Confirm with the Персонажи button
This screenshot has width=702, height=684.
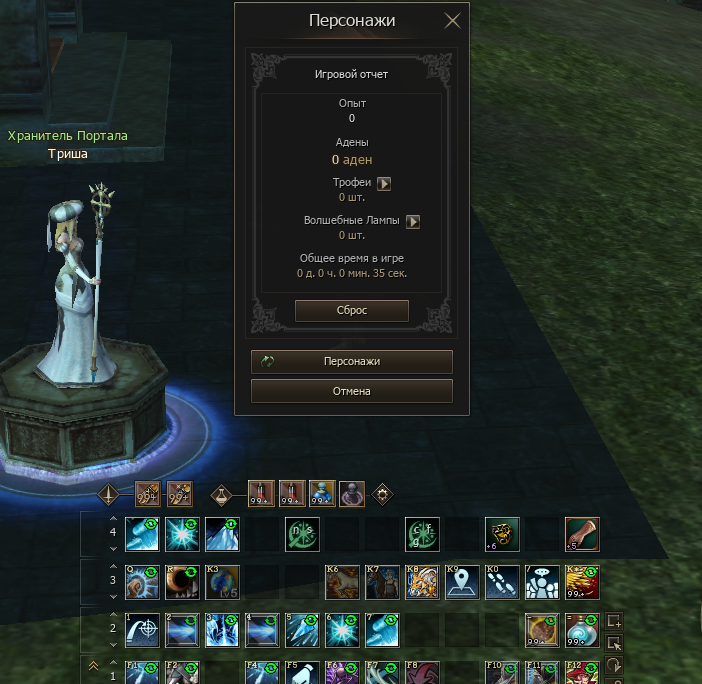pyautogui.click(x=352, y=361)
